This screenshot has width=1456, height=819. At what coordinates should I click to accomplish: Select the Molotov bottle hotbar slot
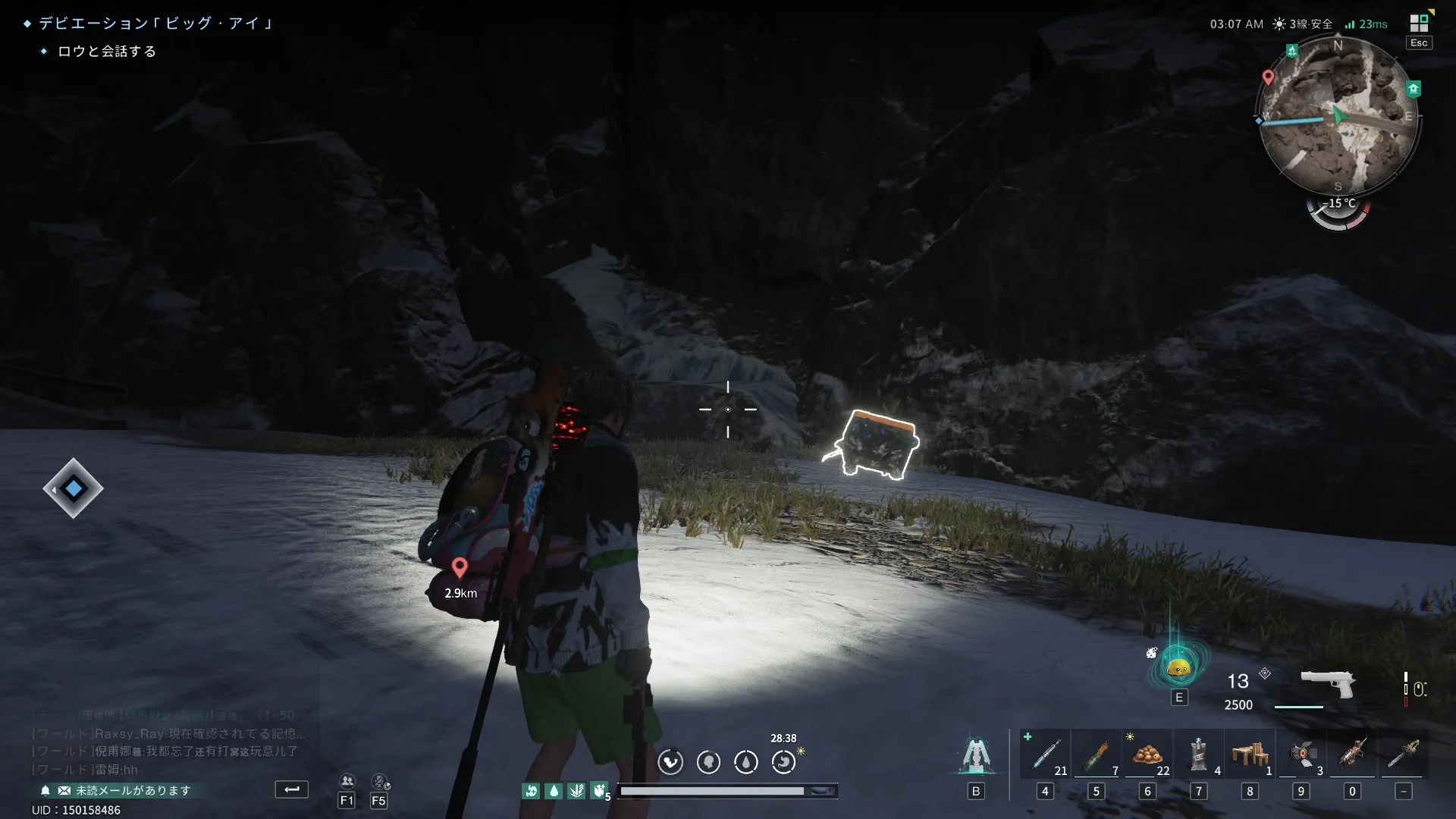pos(1096,755)
